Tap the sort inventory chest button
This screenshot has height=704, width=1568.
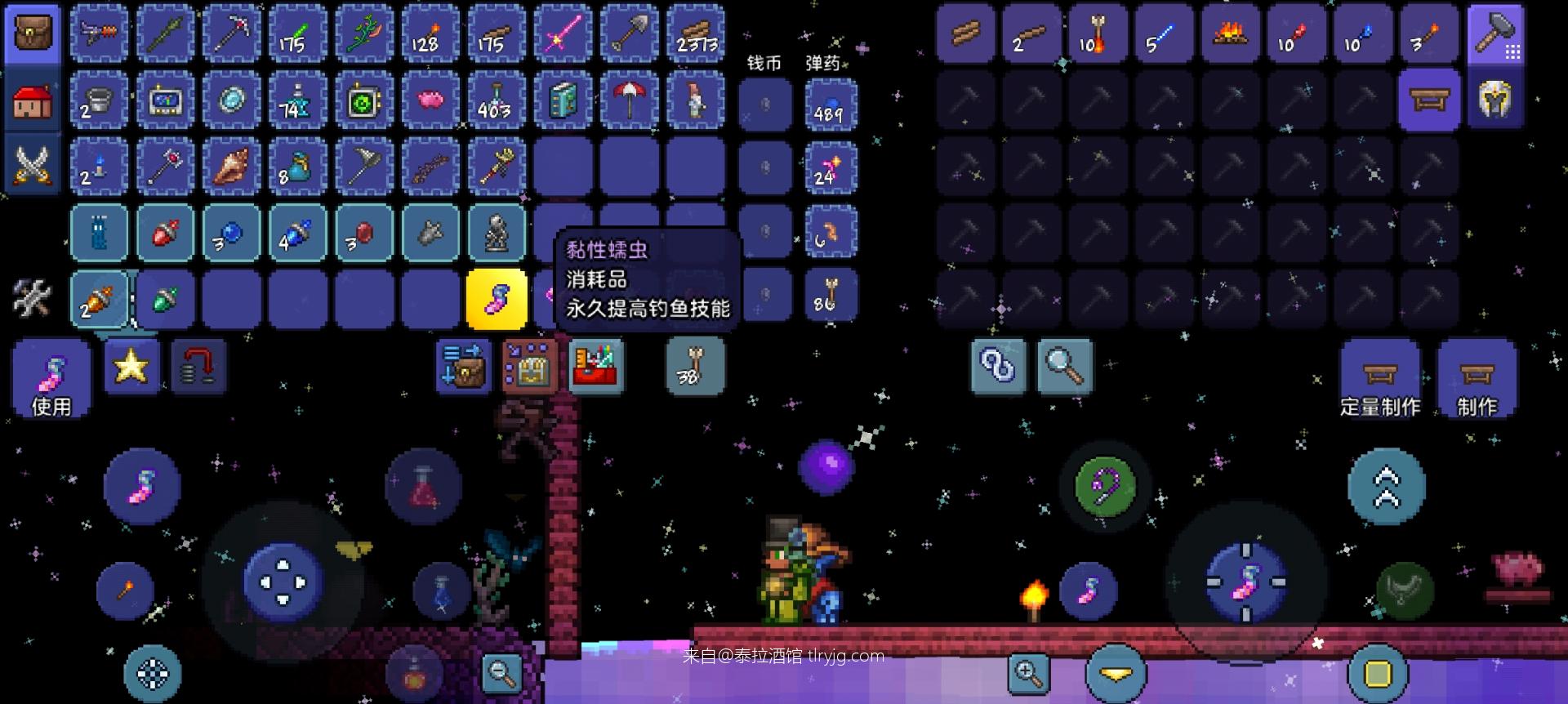pyautogui.click(x=529, y=367)
